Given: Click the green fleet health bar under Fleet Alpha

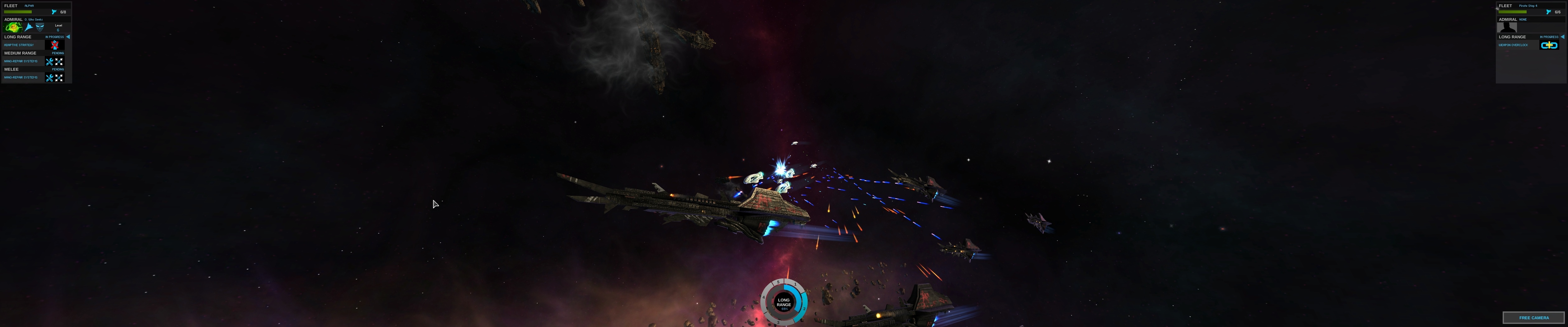Looking at the screenshot, I should tap(18, 12).
